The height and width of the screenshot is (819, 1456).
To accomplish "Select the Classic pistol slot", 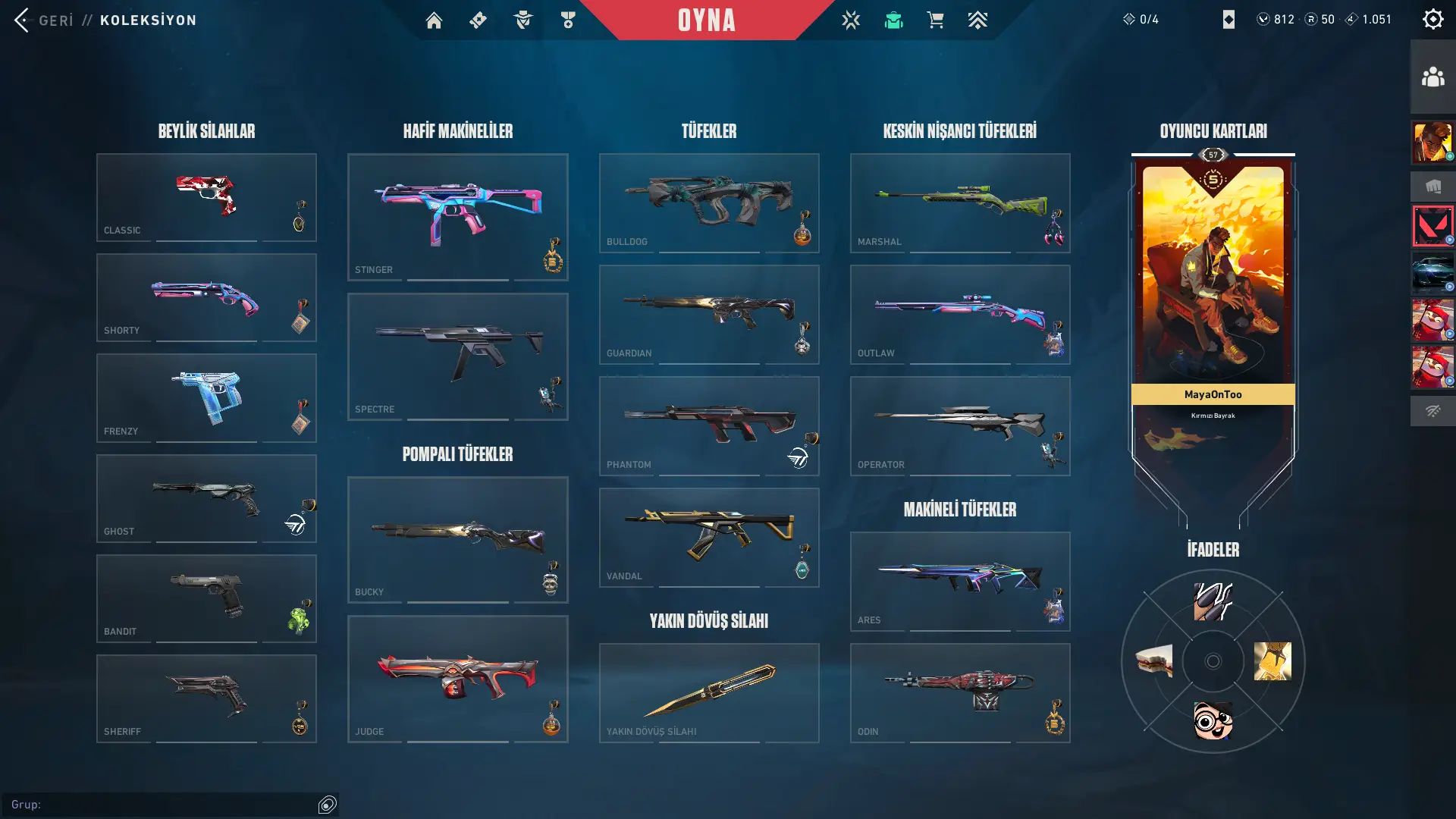I will 206,197.
